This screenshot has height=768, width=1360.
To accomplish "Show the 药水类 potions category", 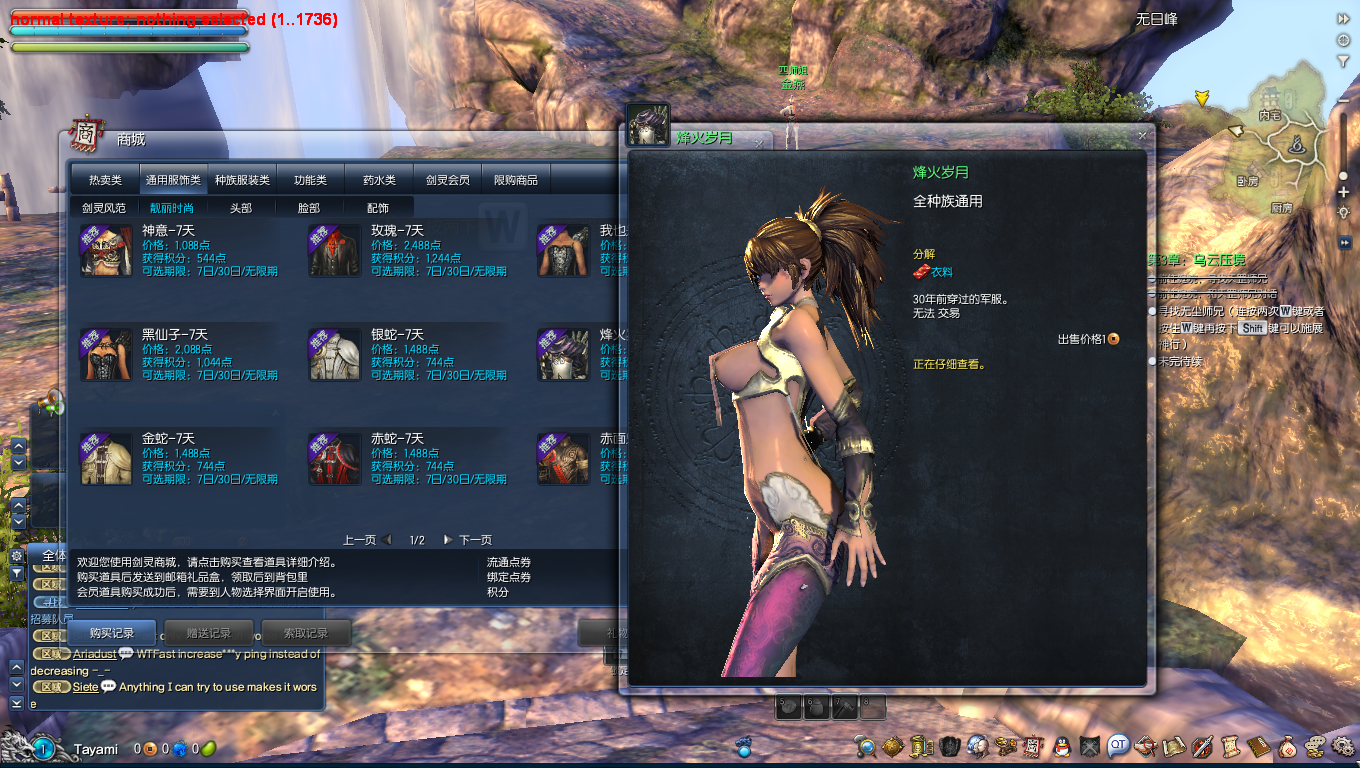I will coord(379,180).
